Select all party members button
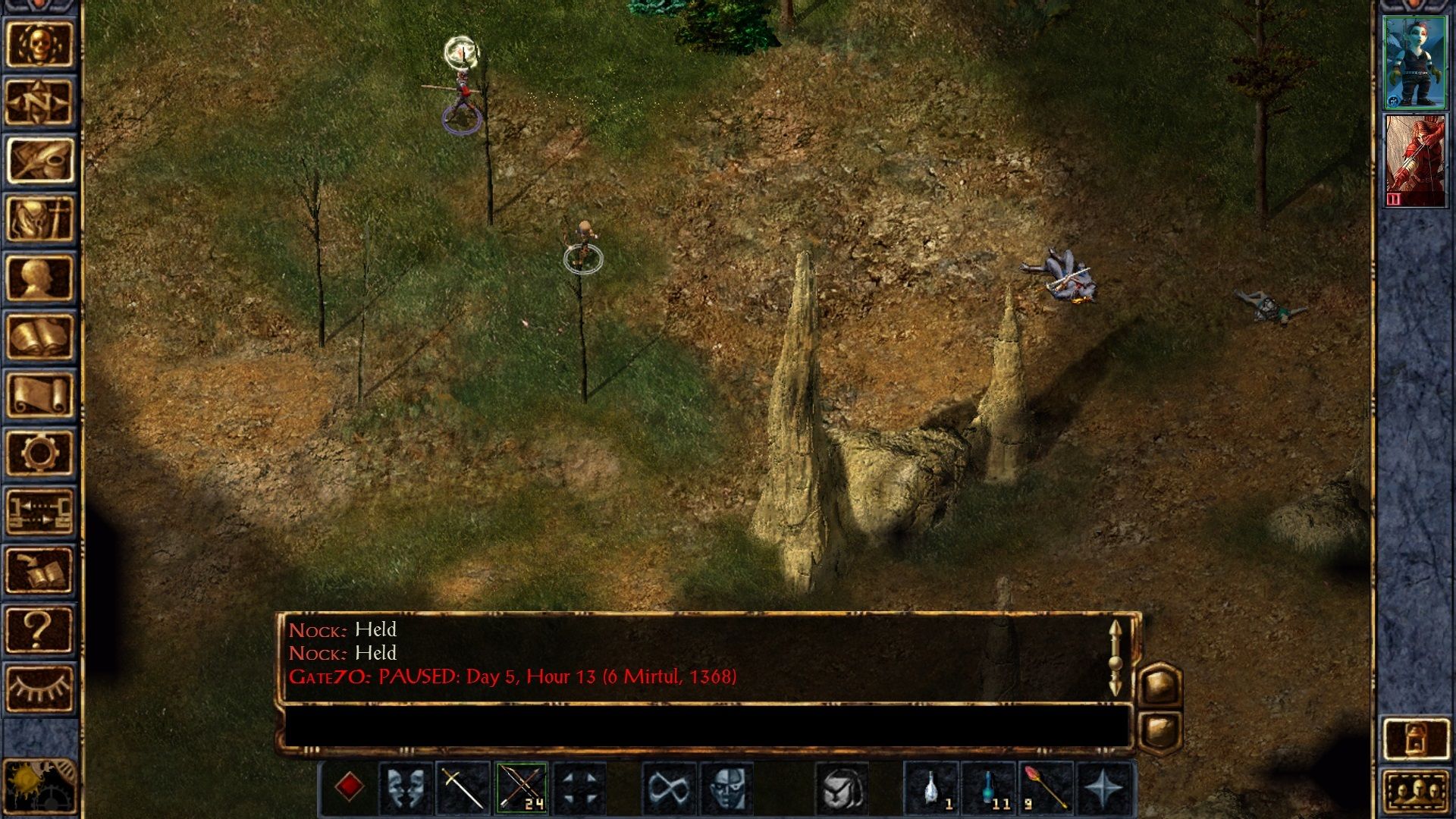This screenshot has width=1456, height=819. [1415, 791]
